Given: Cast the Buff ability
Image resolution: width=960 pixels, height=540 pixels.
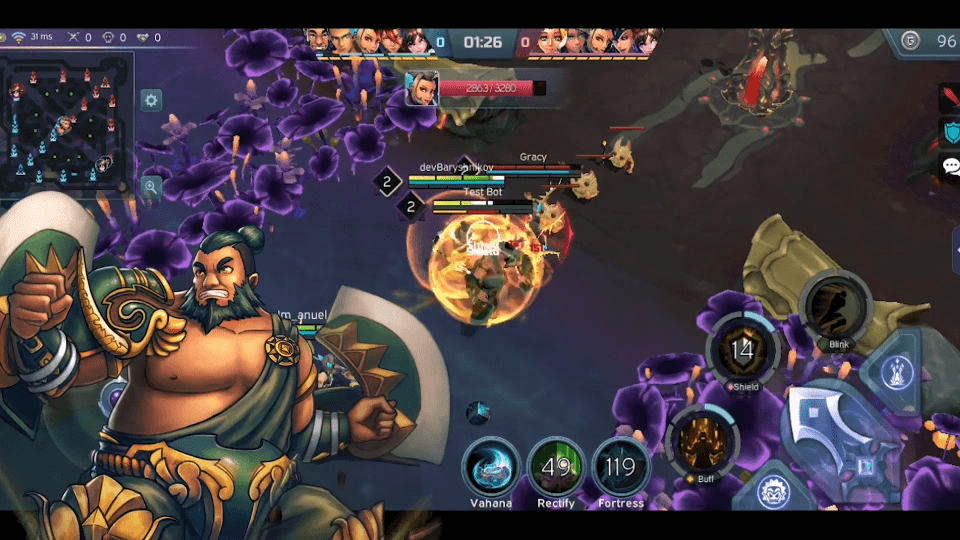Looking at the screenshot, I should pos(703,440).
